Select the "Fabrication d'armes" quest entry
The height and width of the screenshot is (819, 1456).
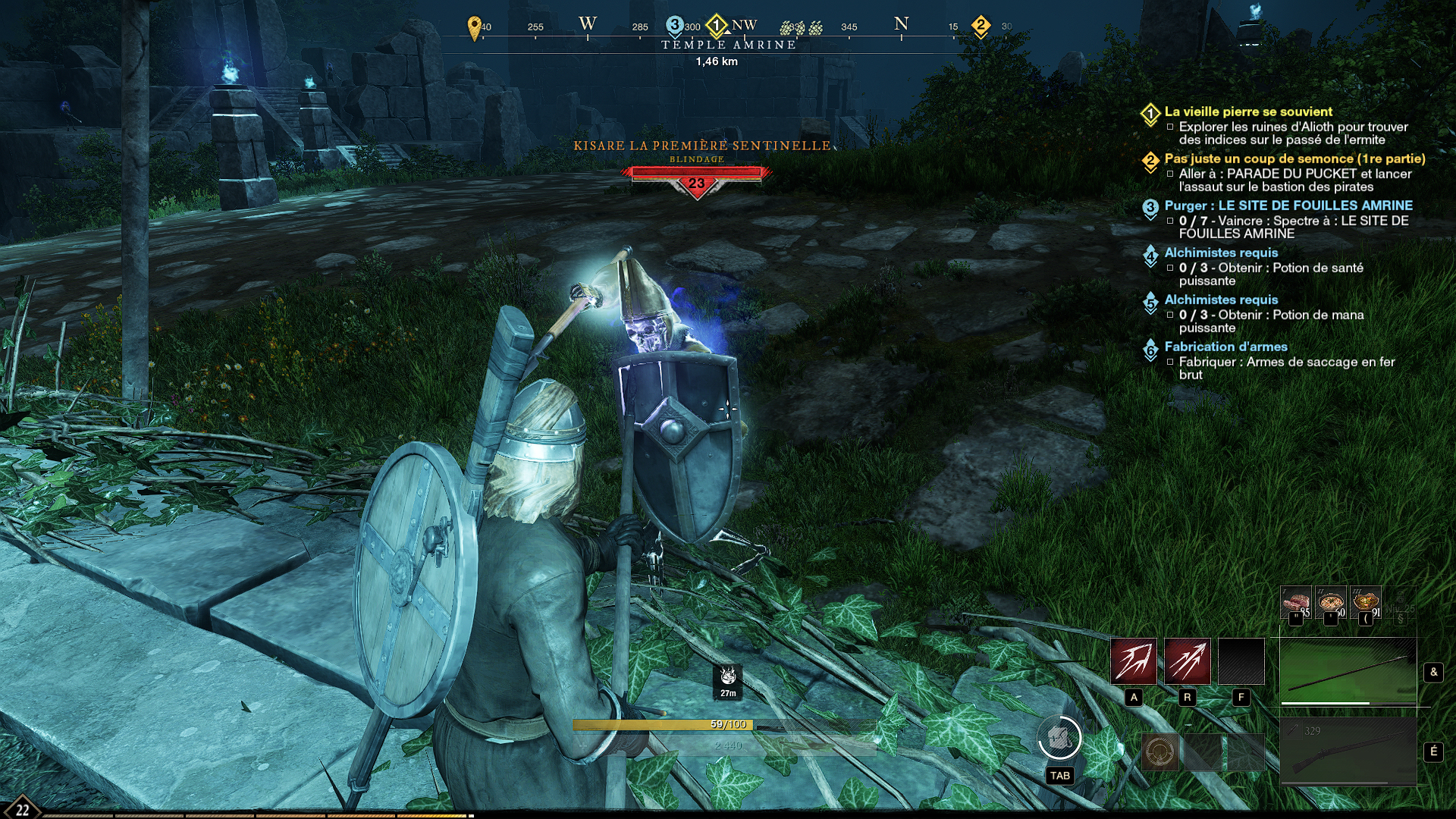click(x=1225, y=347)
